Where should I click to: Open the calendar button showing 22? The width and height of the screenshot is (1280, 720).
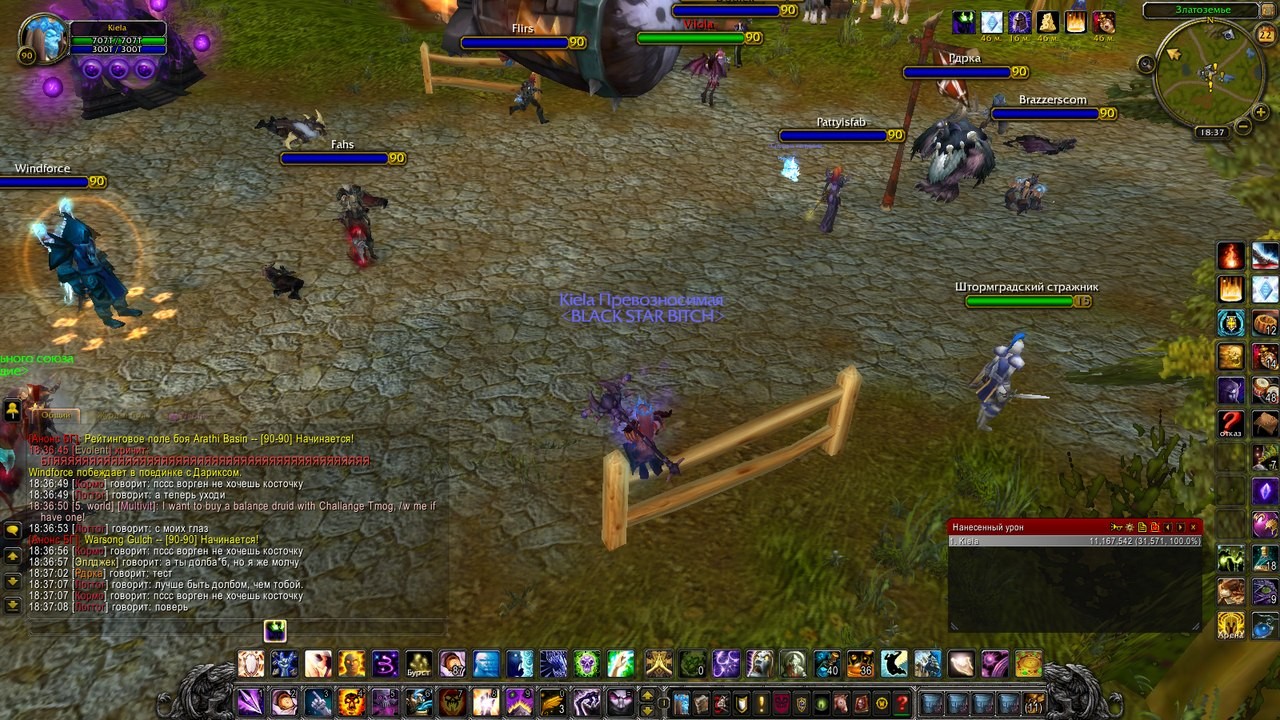(1265, 35)
